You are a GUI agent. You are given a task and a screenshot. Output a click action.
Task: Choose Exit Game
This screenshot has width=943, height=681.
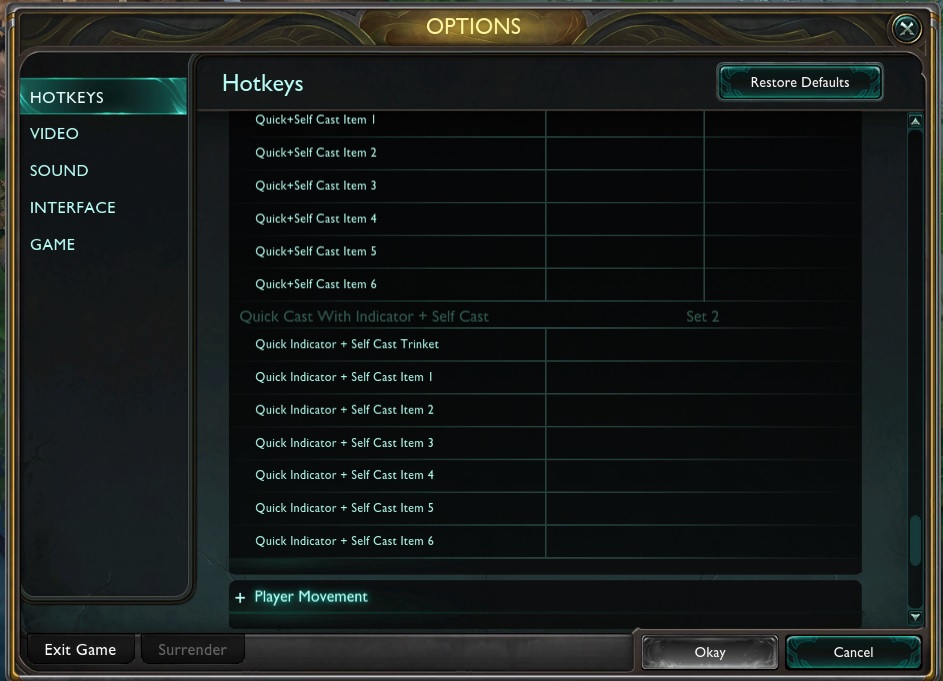(80, 650)
